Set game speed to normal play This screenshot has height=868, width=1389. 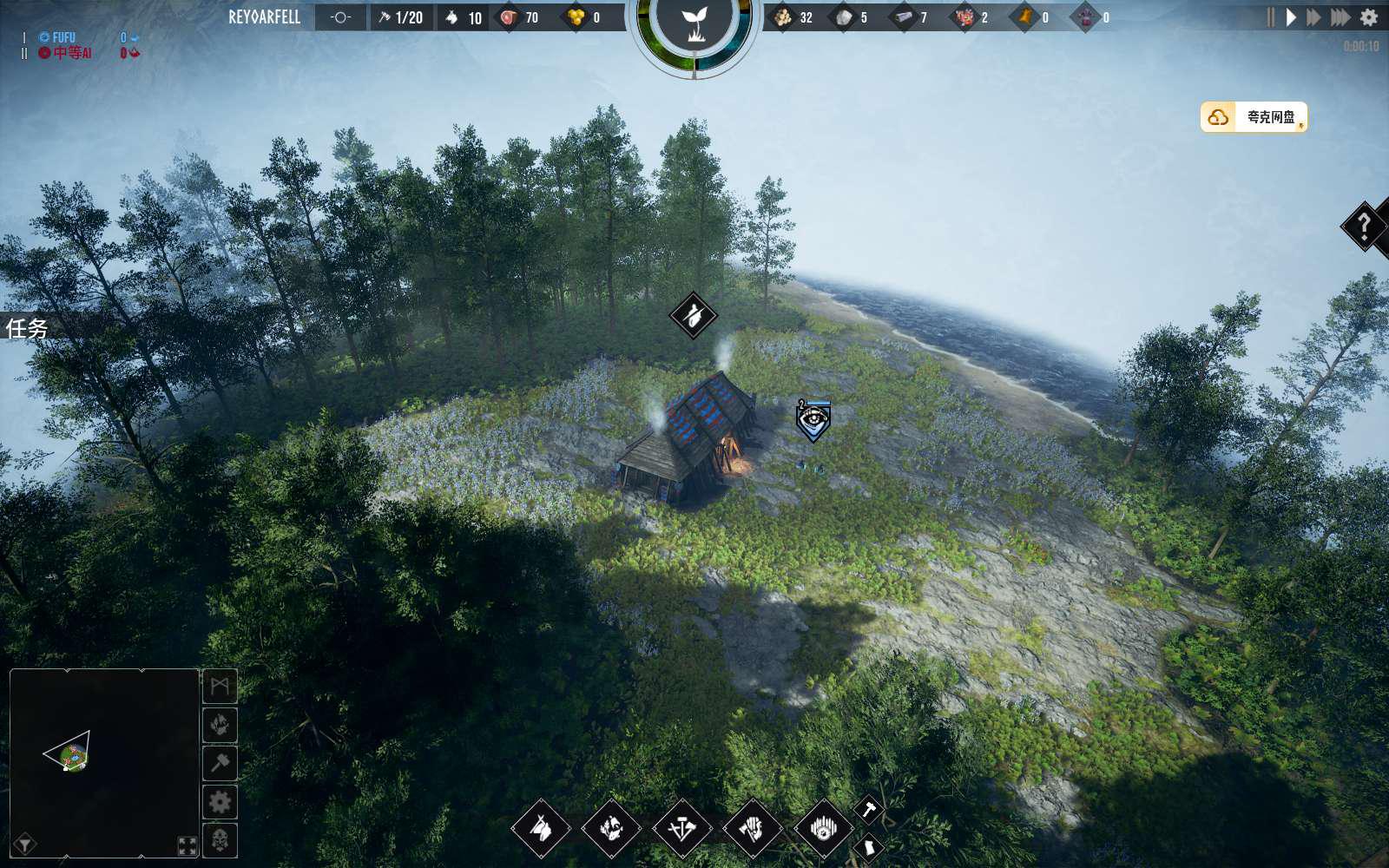coord(1291,17)
